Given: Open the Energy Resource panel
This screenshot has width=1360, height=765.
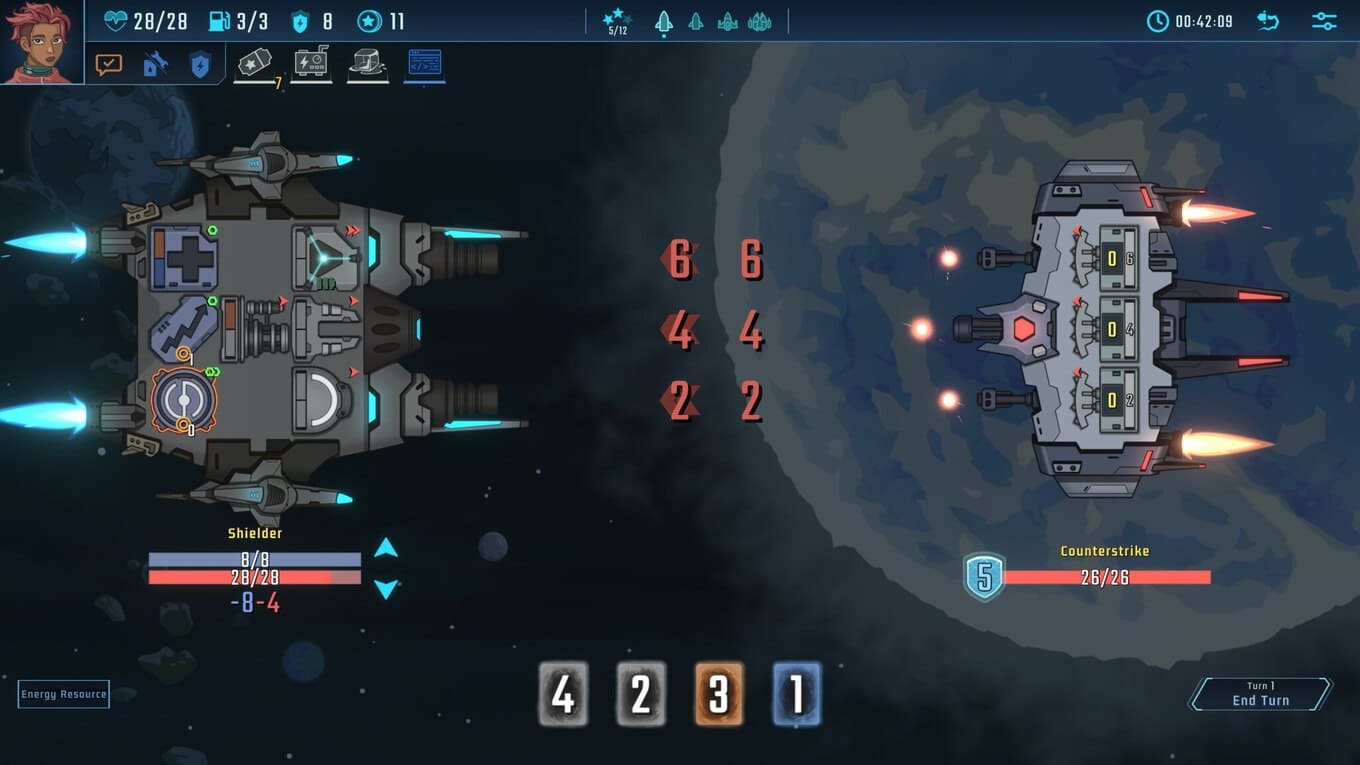Looking at the screenshot, I should [63, 694].
